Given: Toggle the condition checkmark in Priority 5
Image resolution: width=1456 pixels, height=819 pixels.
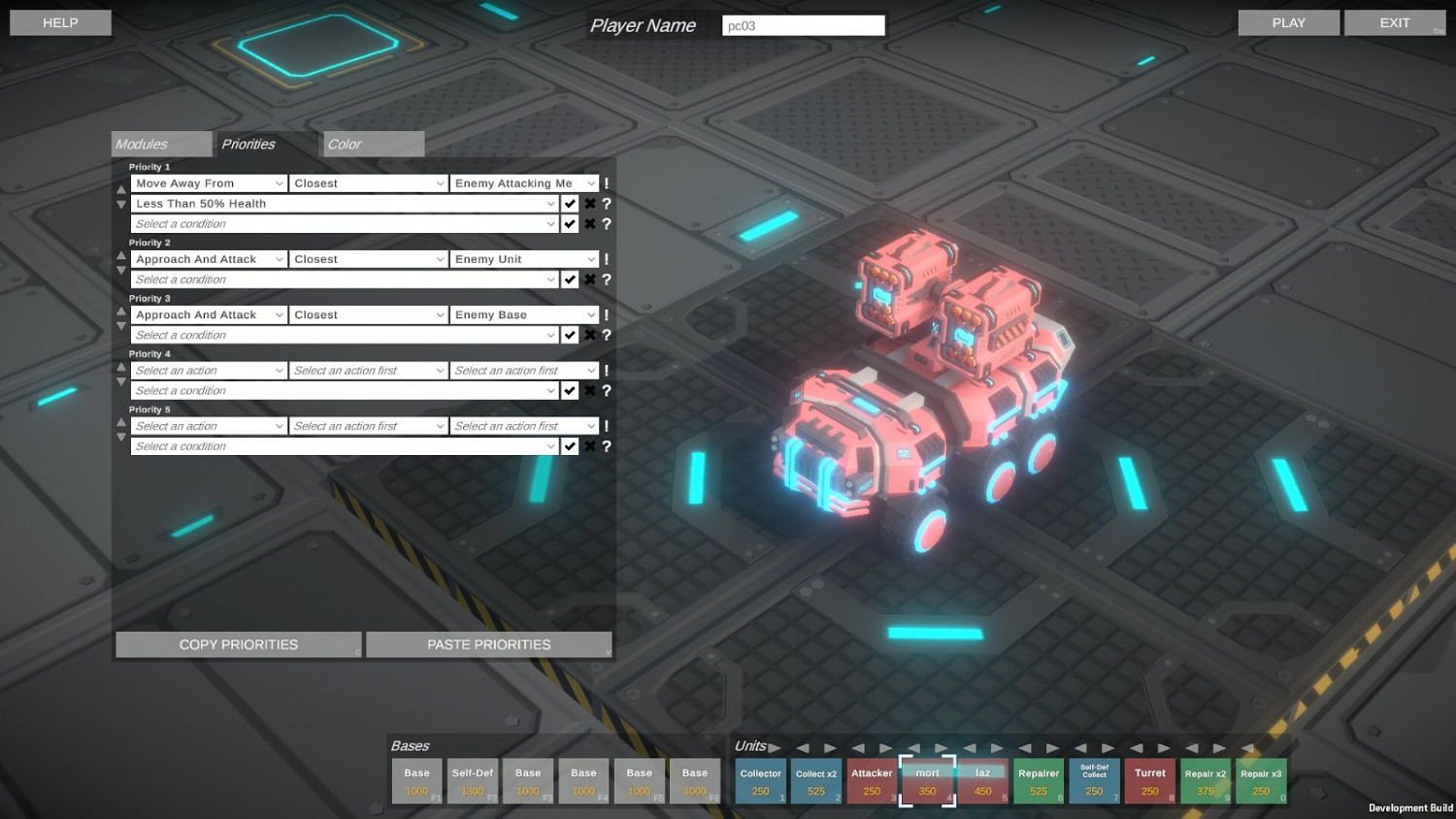Looking at the screenshot, I should (x=571, y=445).
